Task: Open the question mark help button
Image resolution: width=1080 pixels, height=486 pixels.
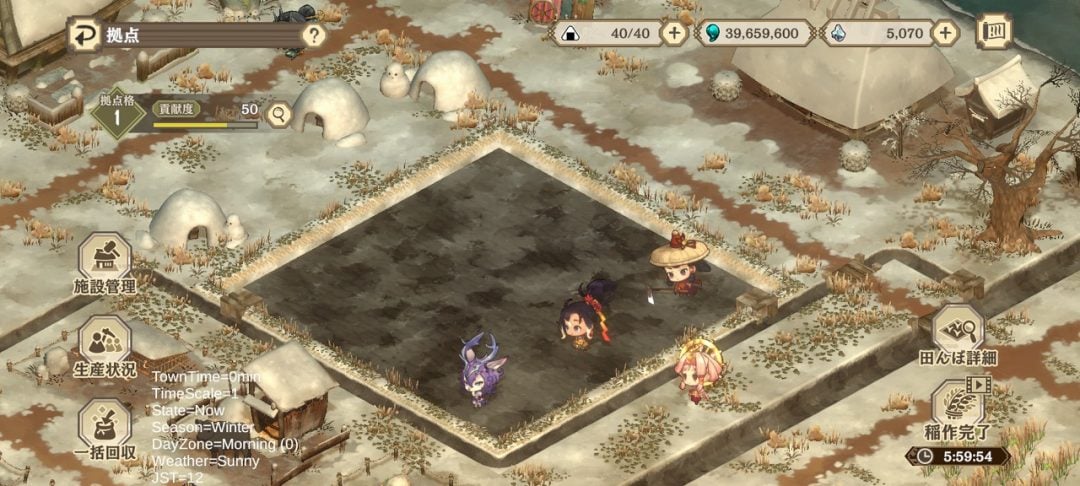Action: tap(314, 37)
